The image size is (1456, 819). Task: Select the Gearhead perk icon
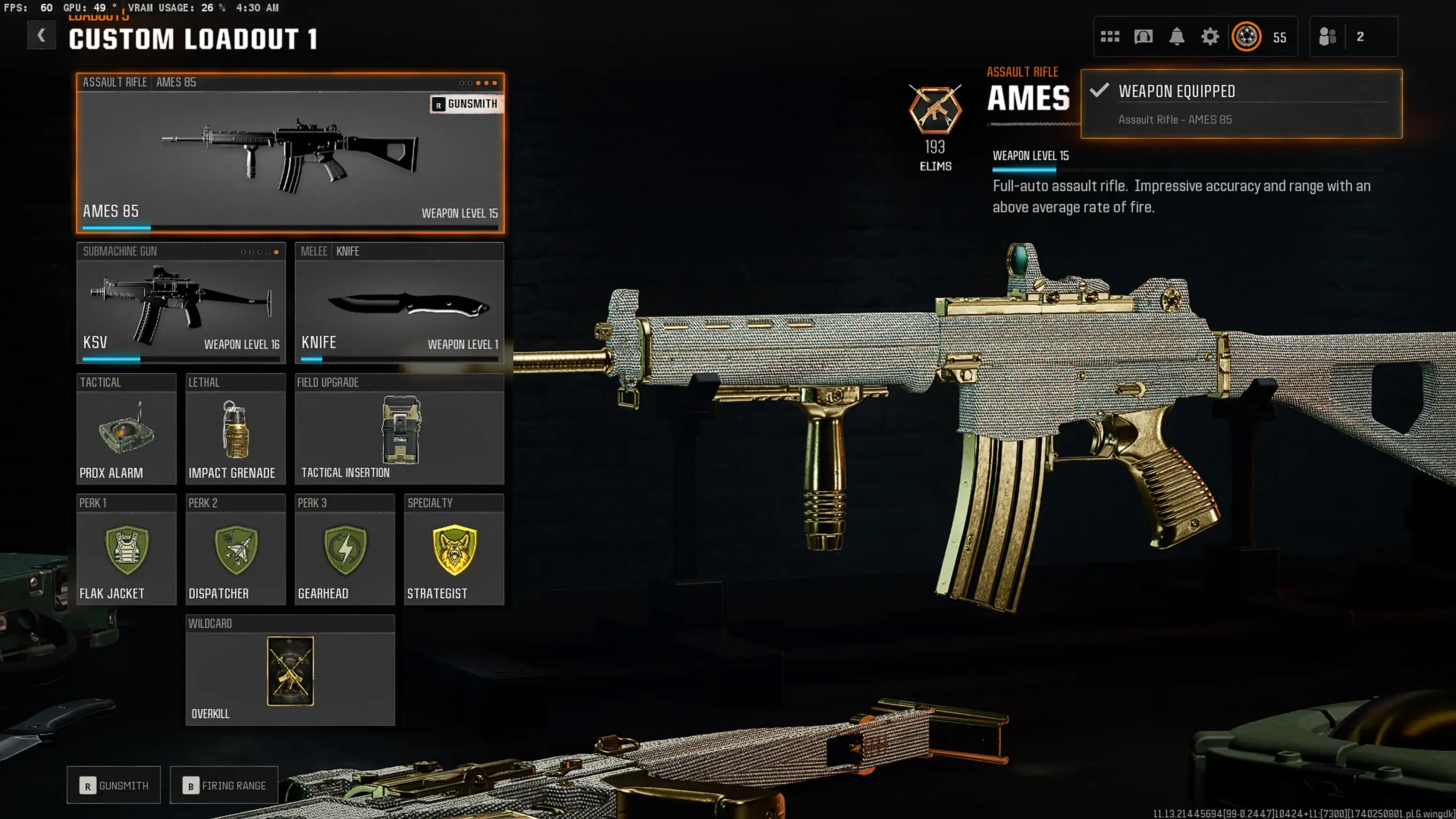(x=345, y=548)
